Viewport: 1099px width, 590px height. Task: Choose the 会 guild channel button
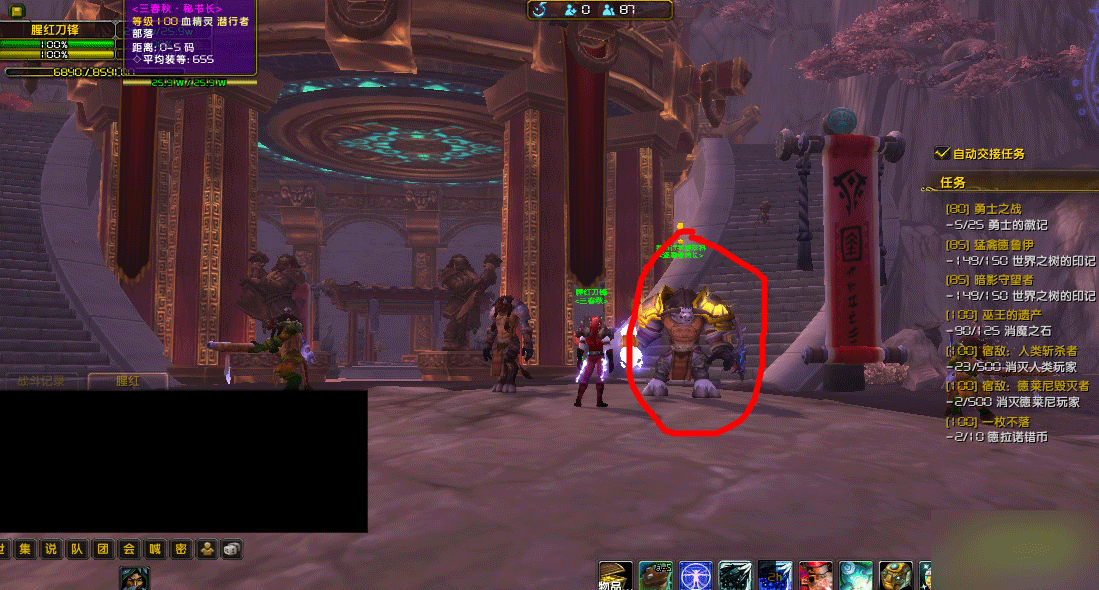127,549
